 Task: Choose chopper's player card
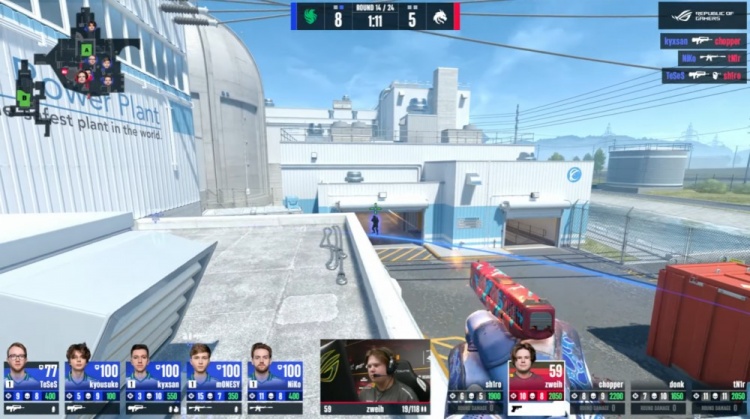point(599,395)
